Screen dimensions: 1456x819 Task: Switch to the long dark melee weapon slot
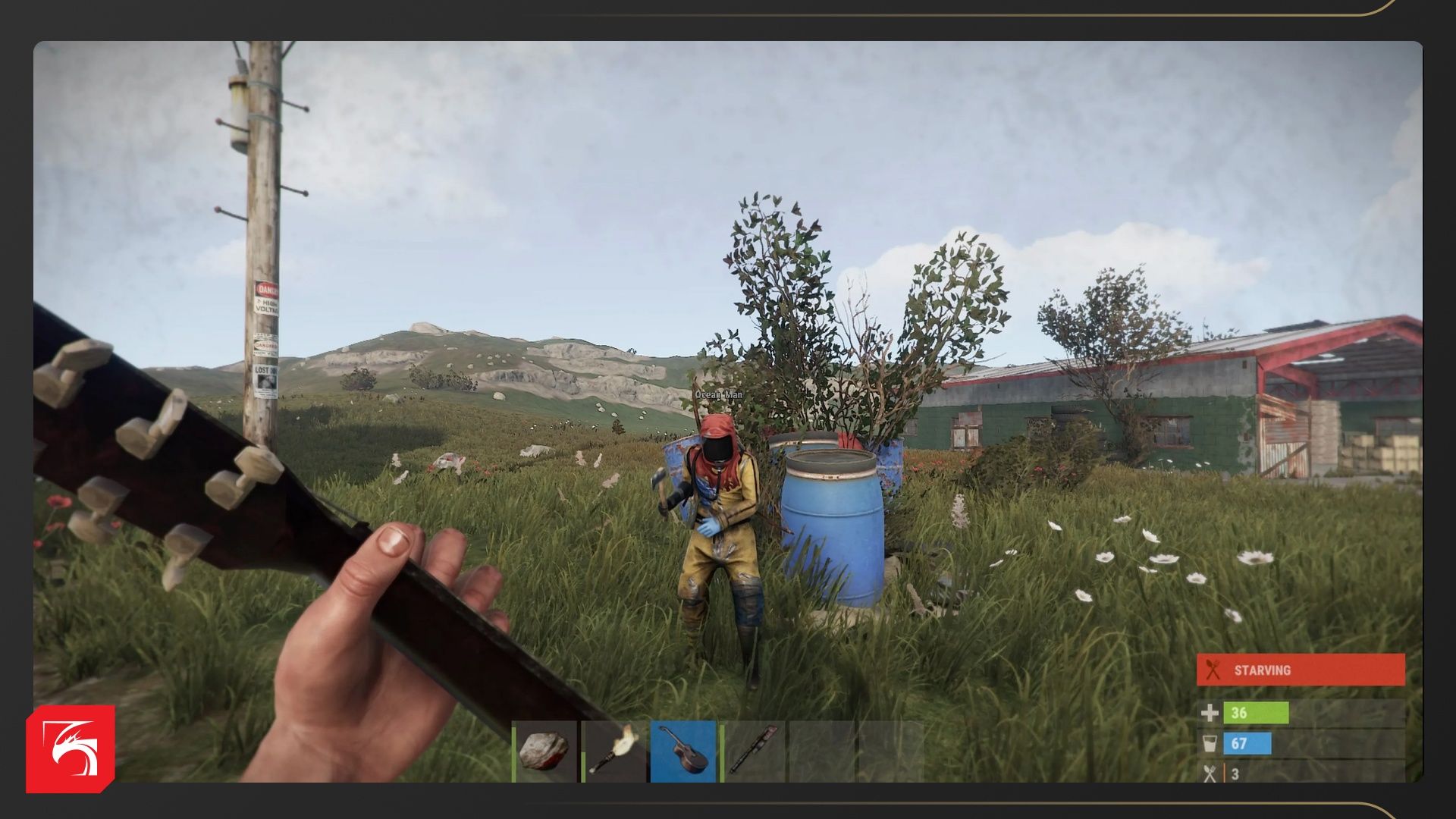[x=752, y=751]
